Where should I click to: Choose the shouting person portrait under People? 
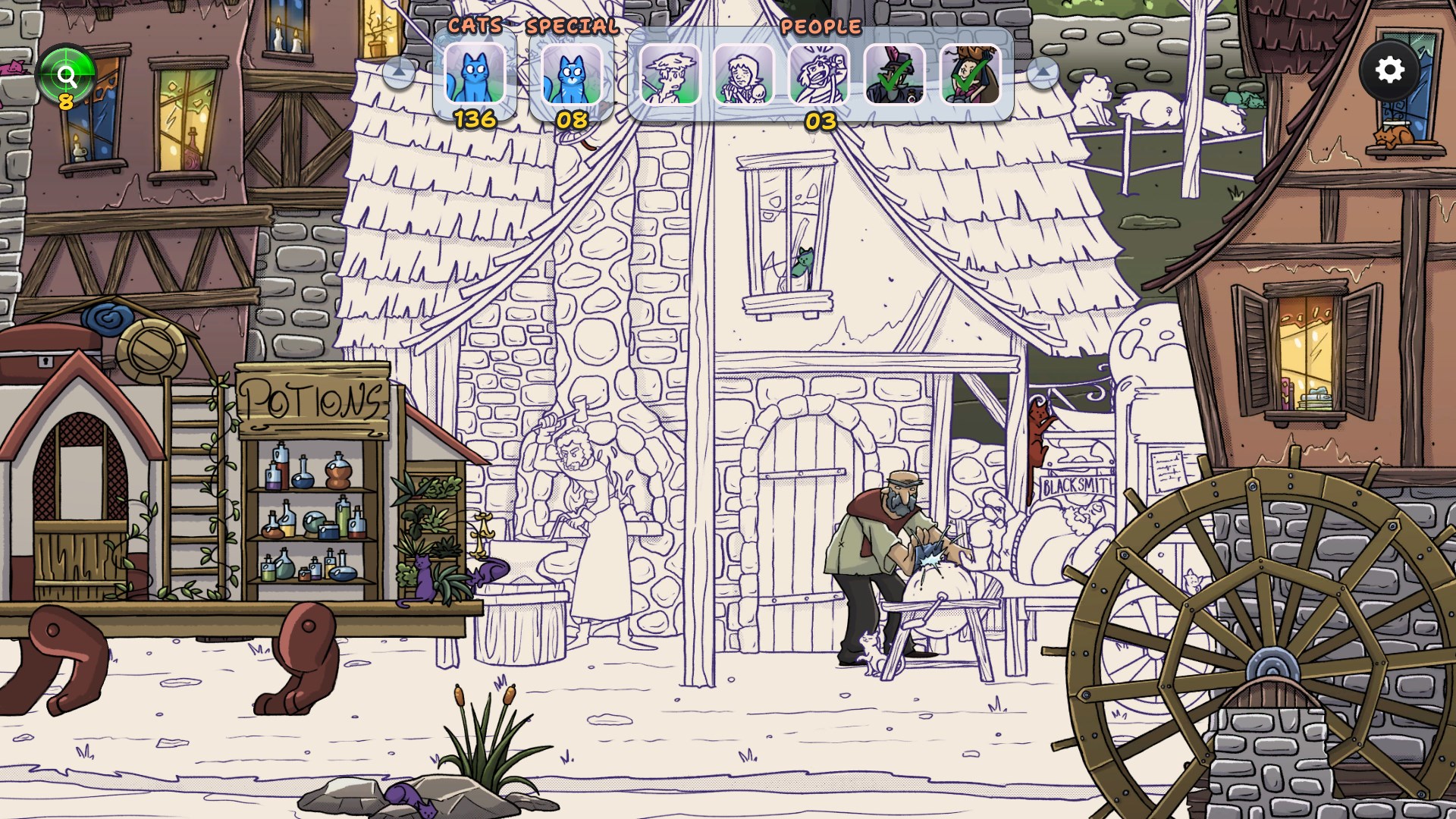click(819, 74)
